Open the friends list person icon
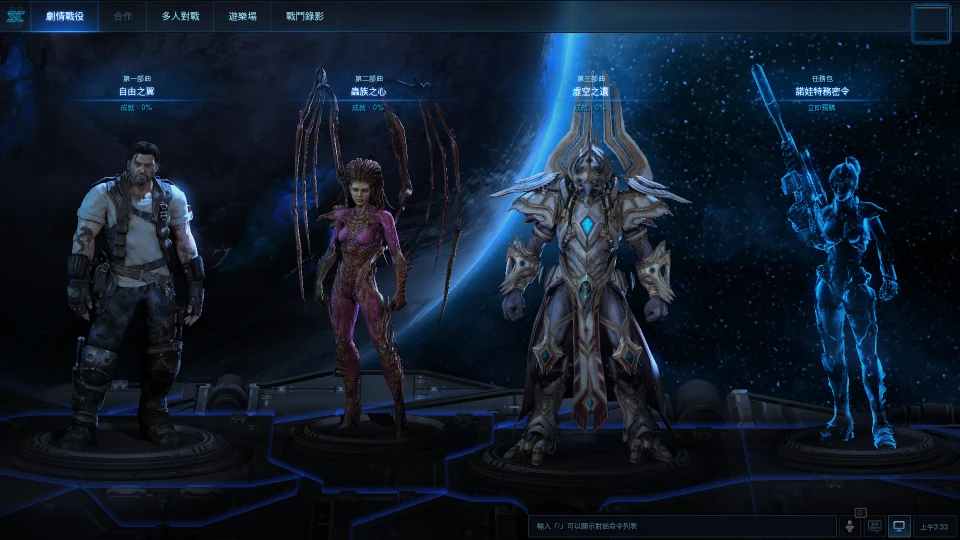 pos(851,526)
